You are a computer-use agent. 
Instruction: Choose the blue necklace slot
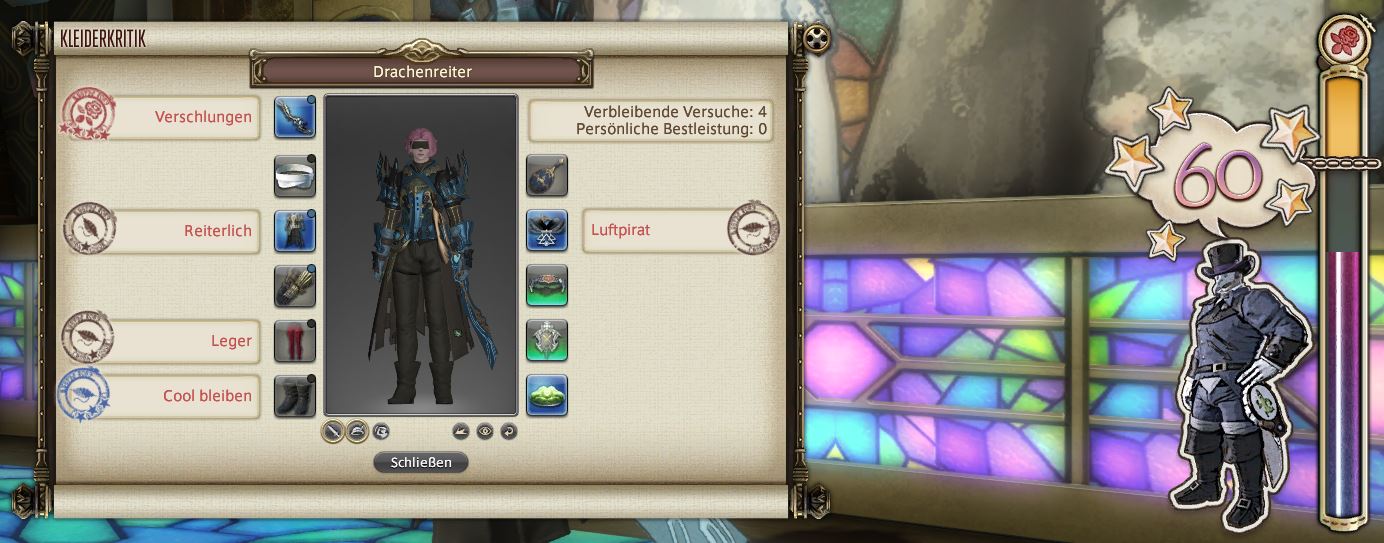547,230
